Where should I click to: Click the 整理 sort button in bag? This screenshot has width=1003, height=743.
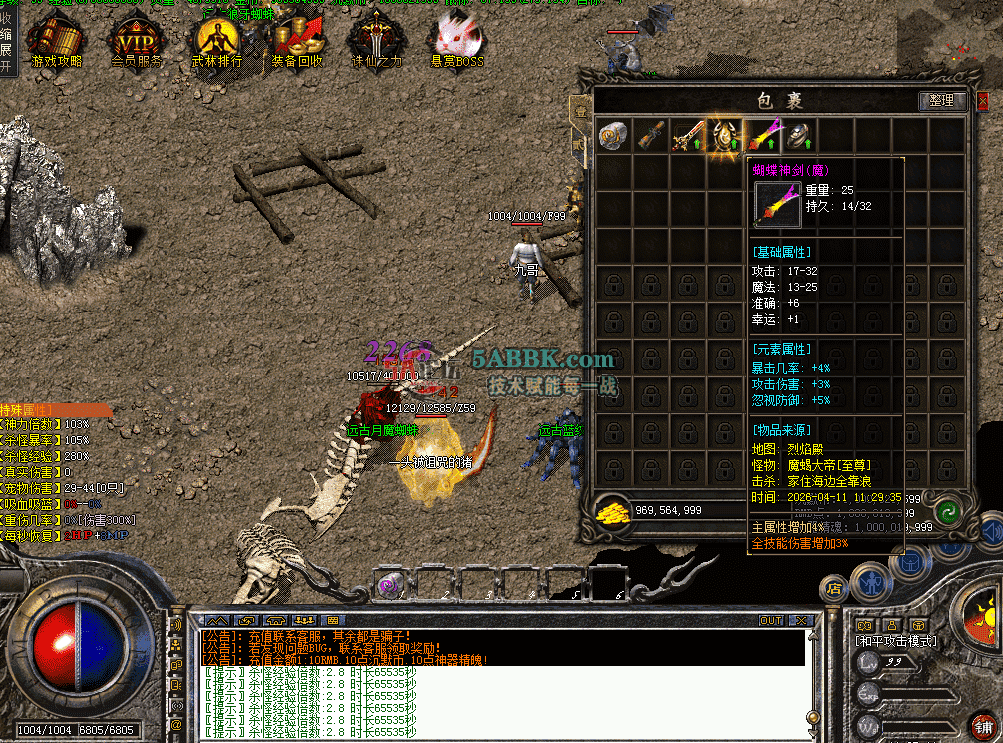(x=941, y=101)
